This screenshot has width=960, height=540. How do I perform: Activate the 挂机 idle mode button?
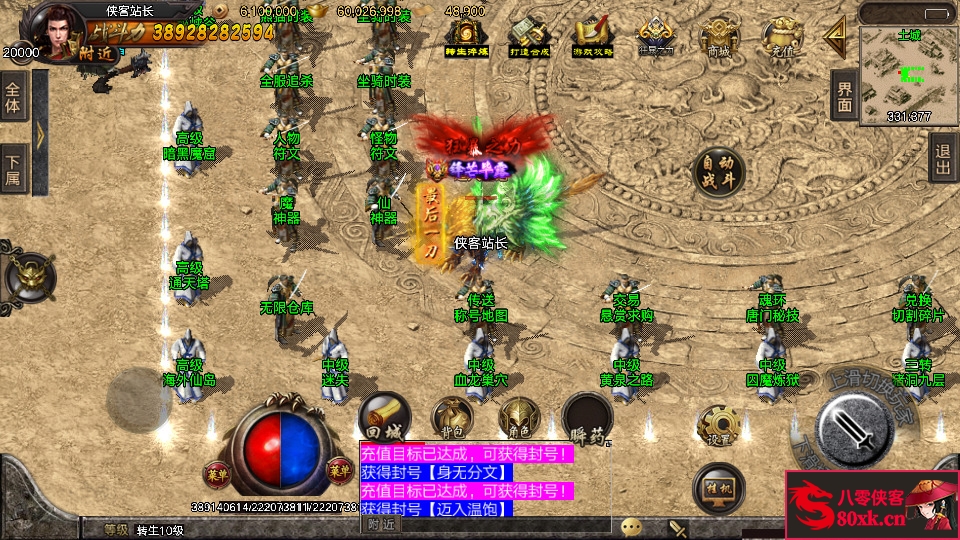pos(719,486)
